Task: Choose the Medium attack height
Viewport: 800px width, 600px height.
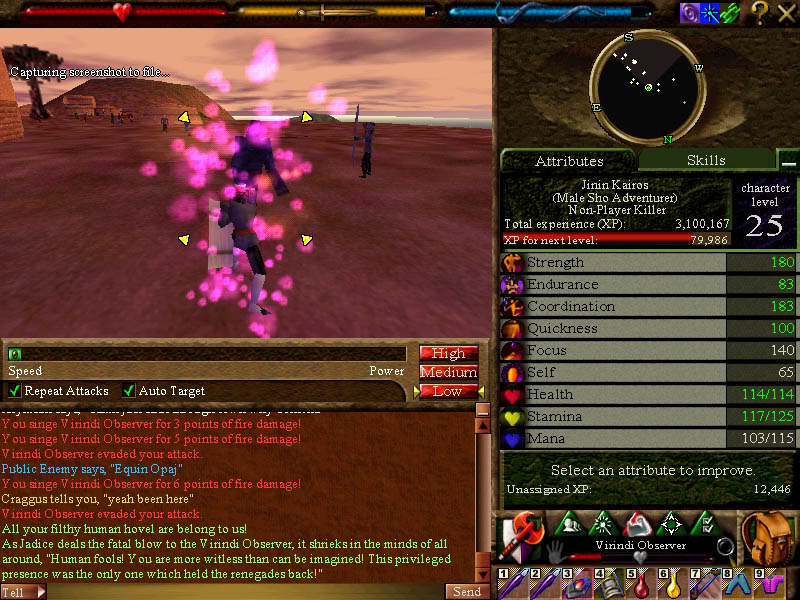Action: 448,372
